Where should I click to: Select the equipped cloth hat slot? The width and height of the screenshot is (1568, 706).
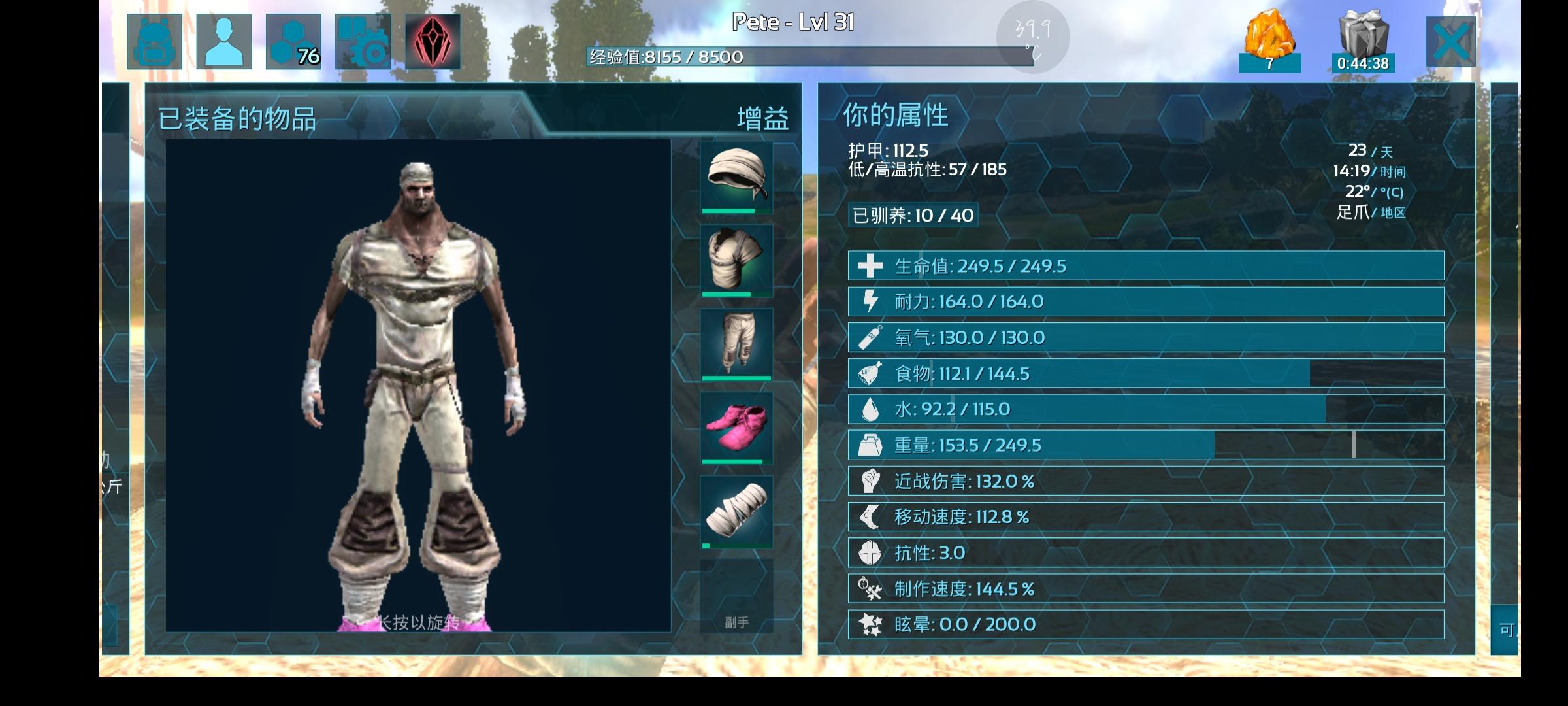736,177
